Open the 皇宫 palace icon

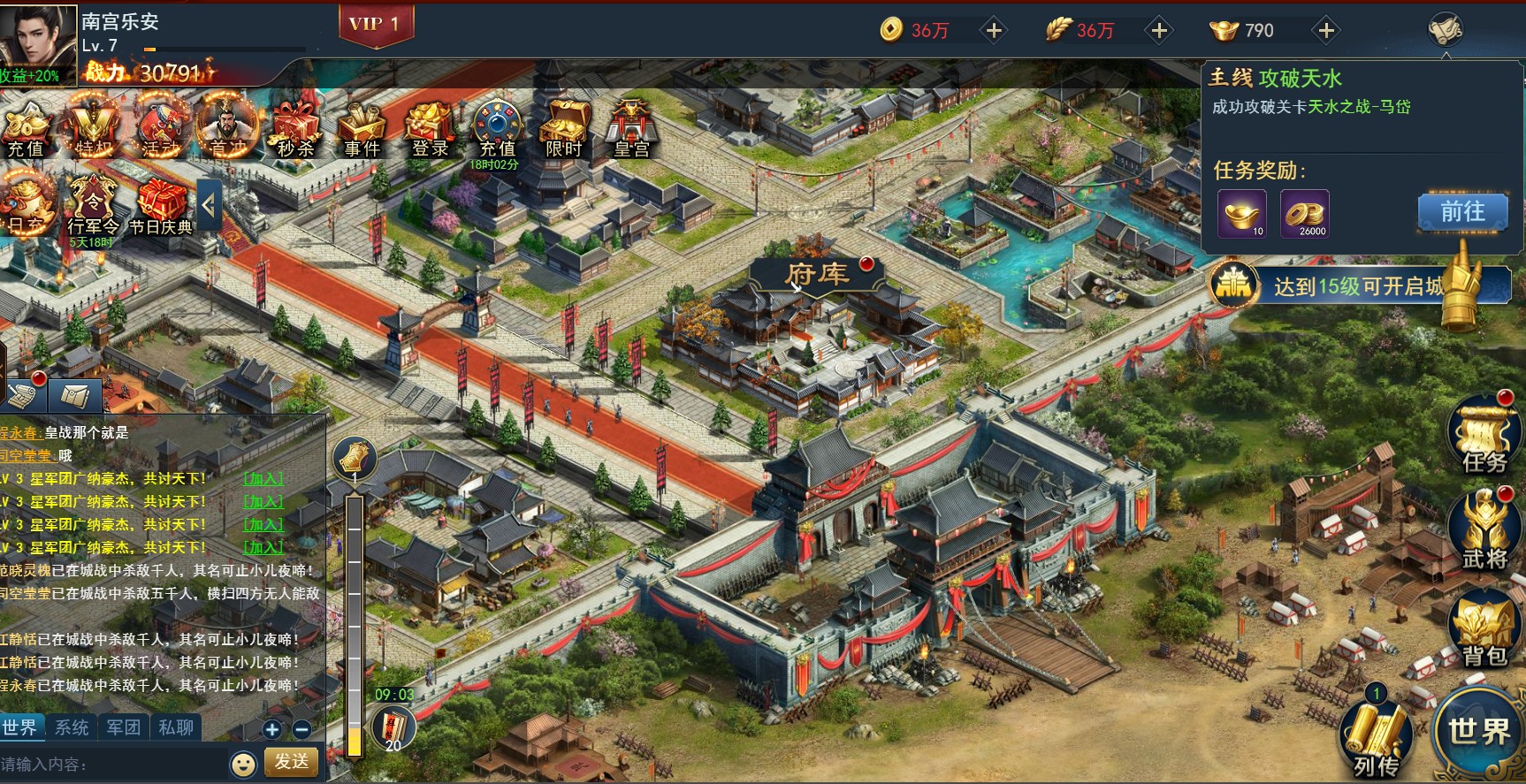tap(631, 129)
